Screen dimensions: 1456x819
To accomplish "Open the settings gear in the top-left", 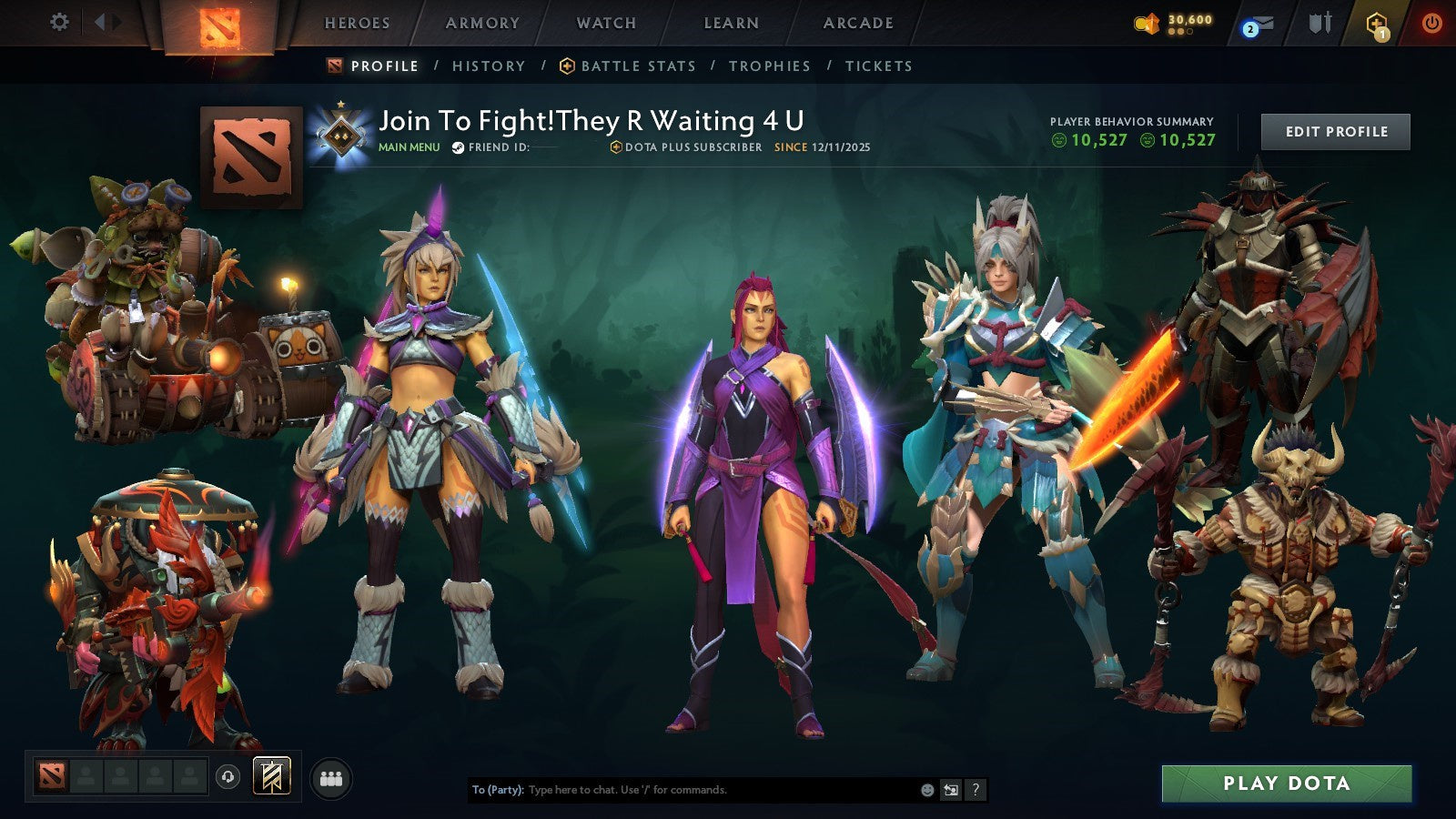I will (x=60, y=24).
